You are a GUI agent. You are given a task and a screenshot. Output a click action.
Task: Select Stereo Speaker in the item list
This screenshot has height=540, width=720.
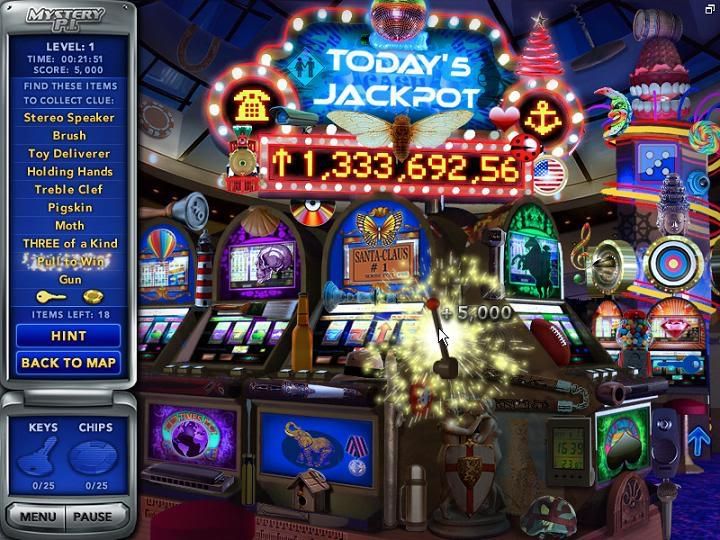point(69,118)
